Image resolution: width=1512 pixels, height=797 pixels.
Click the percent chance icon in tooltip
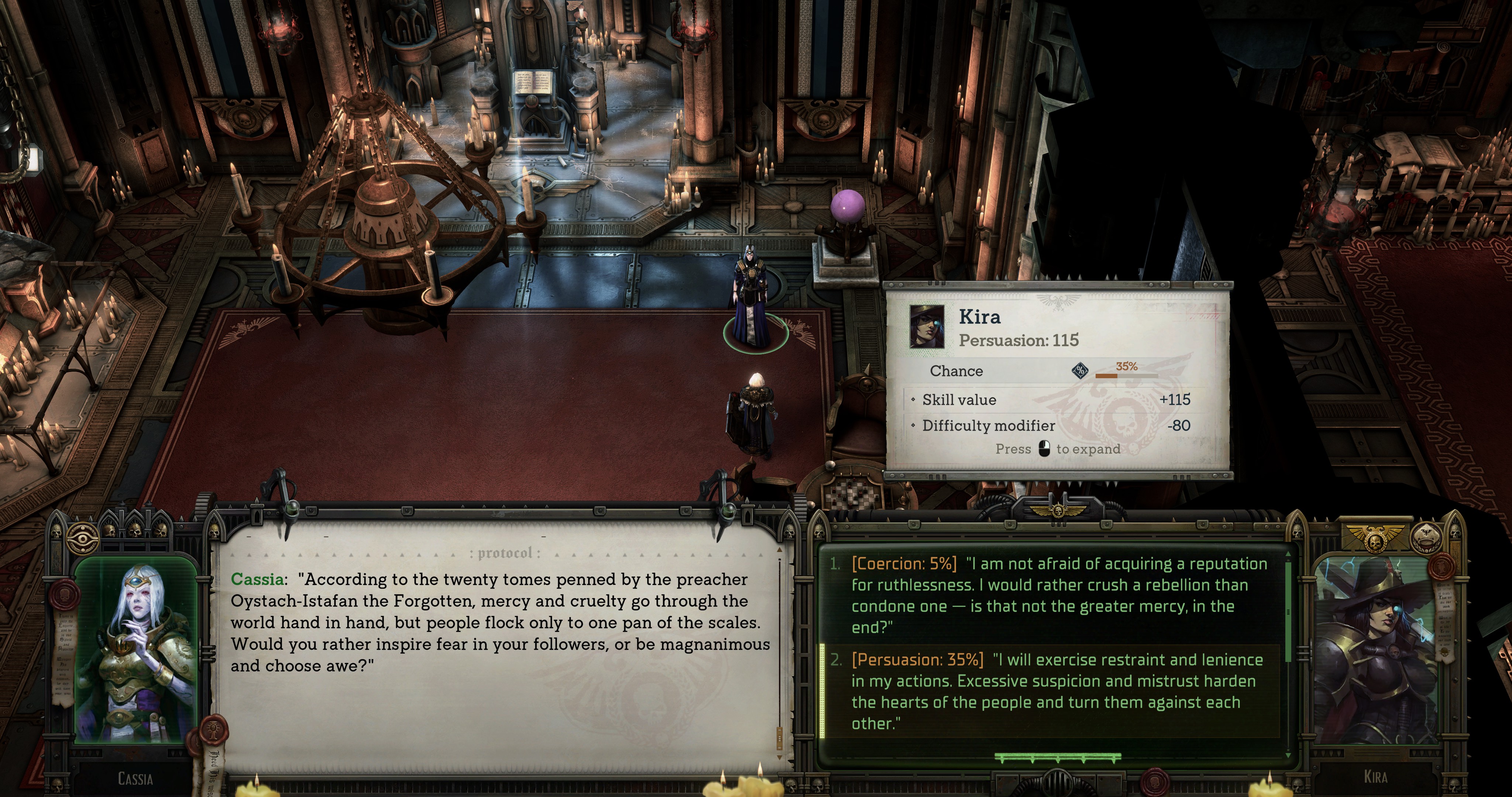(1079, 371)
